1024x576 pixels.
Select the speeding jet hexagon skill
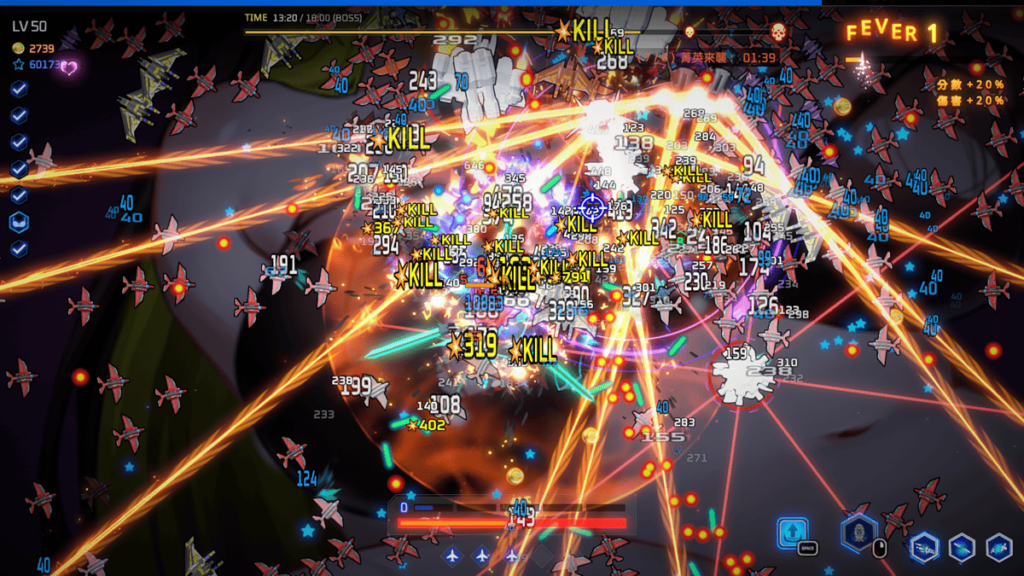tap(924, 547)
